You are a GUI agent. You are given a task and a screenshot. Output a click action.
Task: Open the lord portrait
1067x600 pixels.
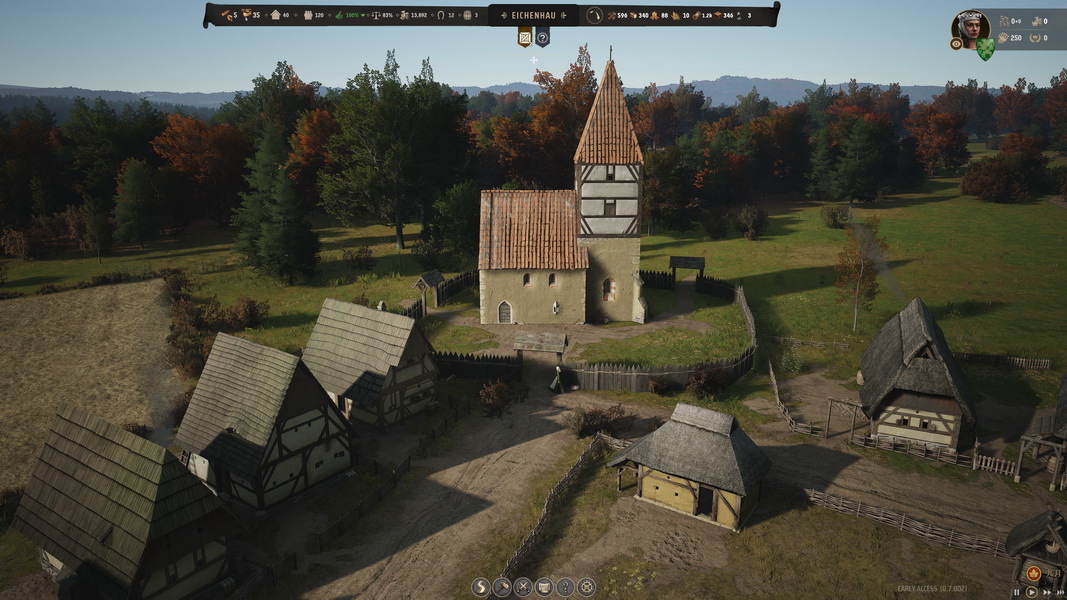[x=968, y=26]
